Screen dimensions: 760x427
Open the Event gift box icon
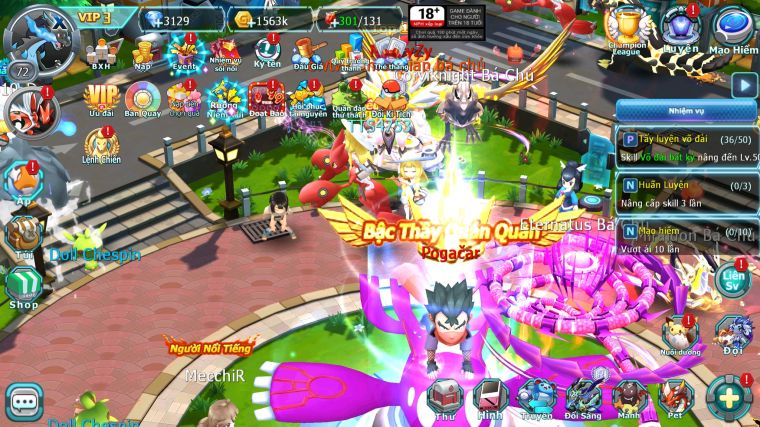[x=183, y=50]
